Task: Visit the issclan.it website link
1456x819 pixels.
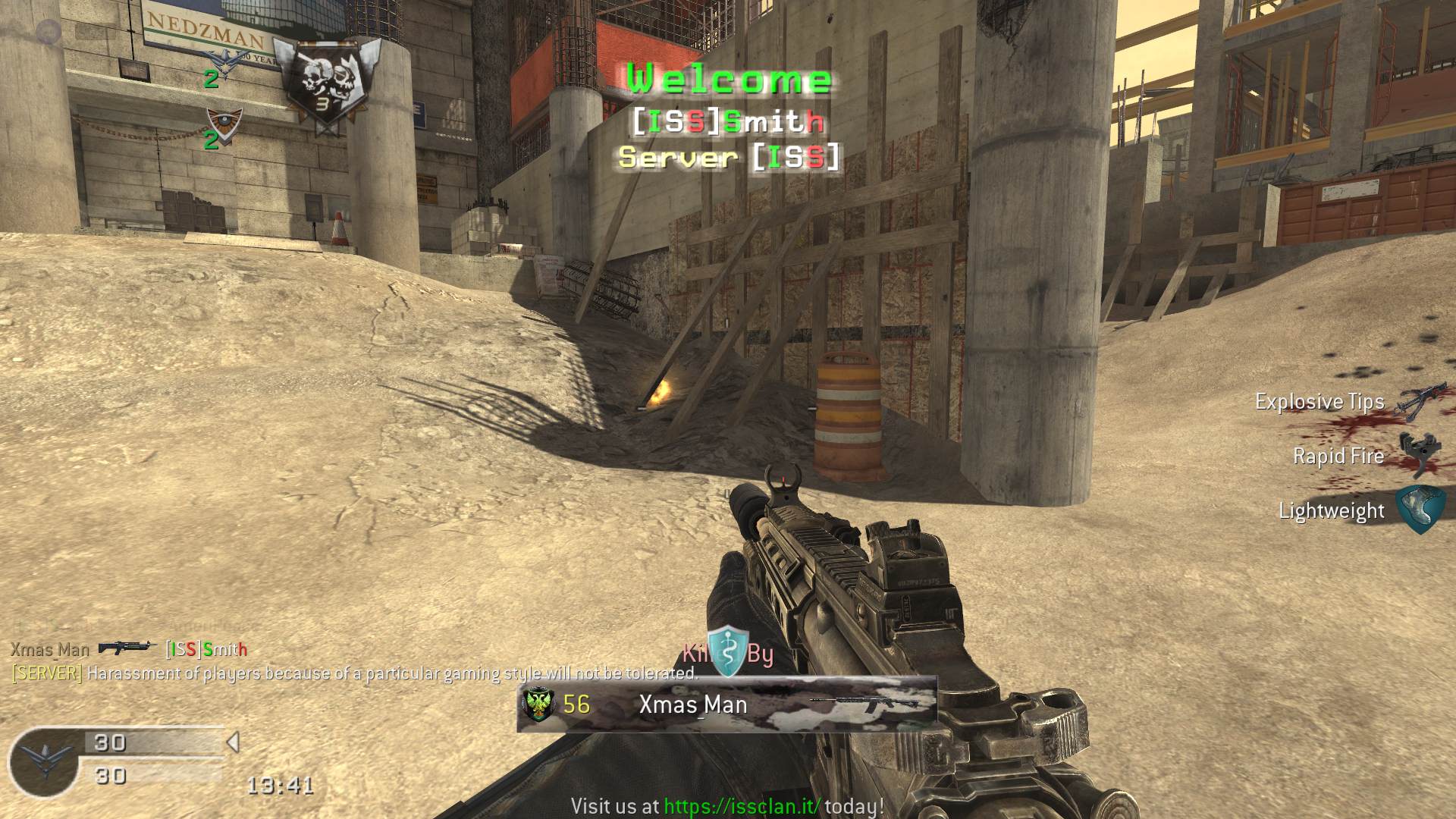Action: [742, 806]
